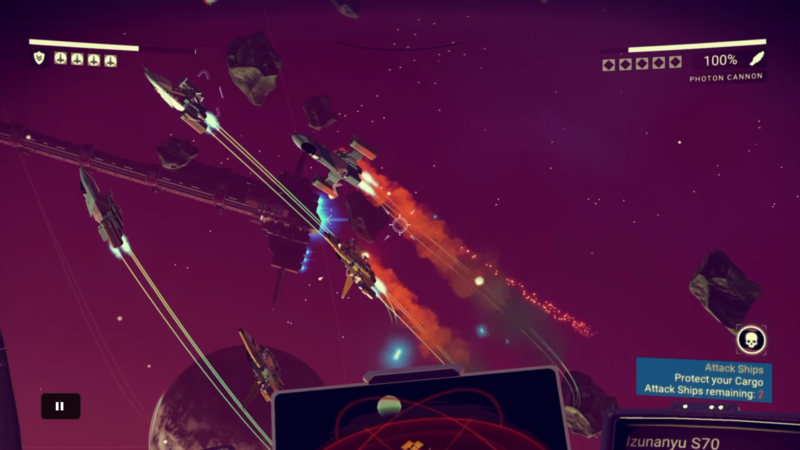
Task: Click the skull pirate-threat icon
Action: click(x=751, y=340)
